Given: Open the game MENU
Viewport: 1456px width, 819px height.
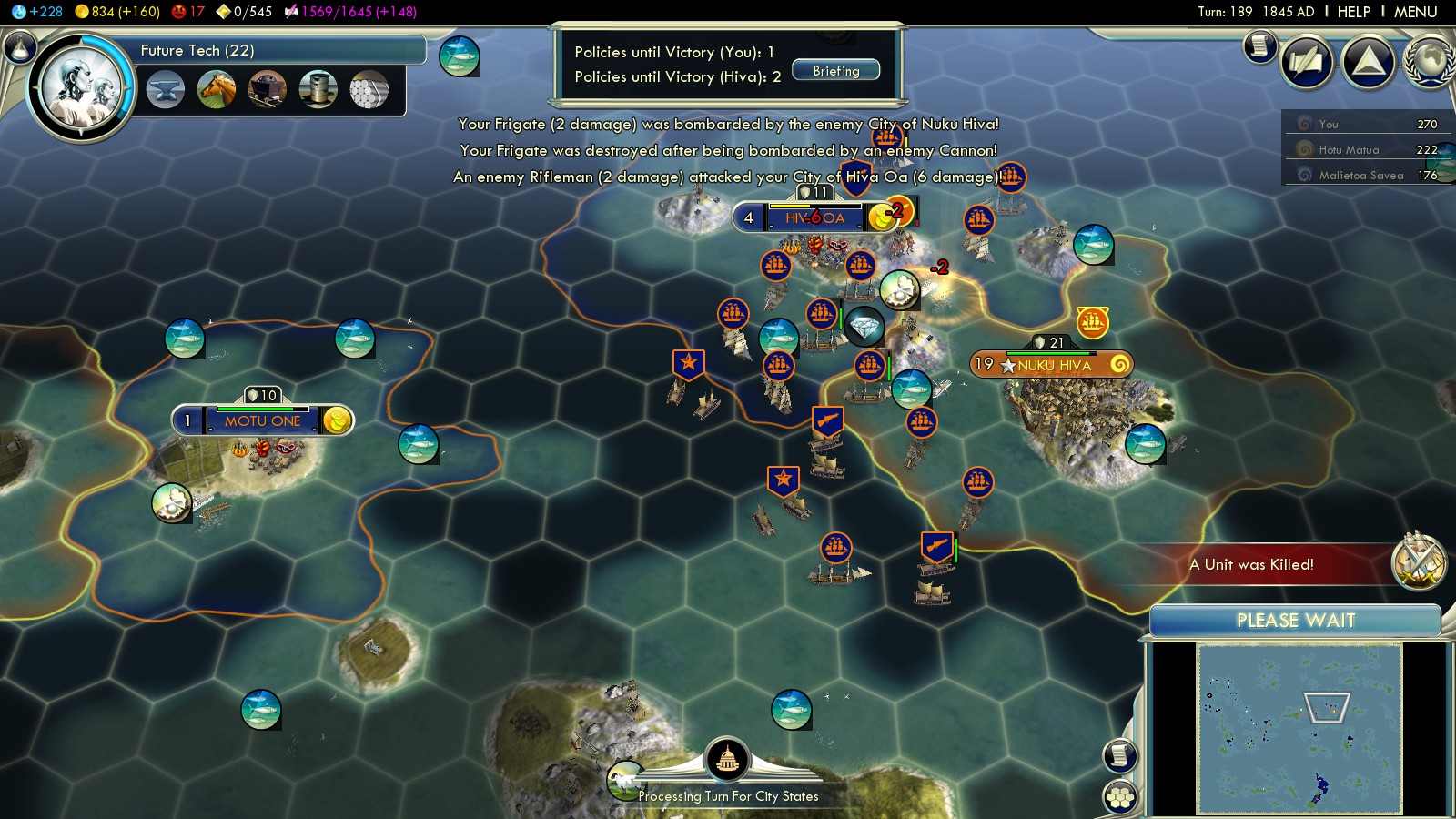Looking at the screenshot, I should click(x=1415, y=12).
